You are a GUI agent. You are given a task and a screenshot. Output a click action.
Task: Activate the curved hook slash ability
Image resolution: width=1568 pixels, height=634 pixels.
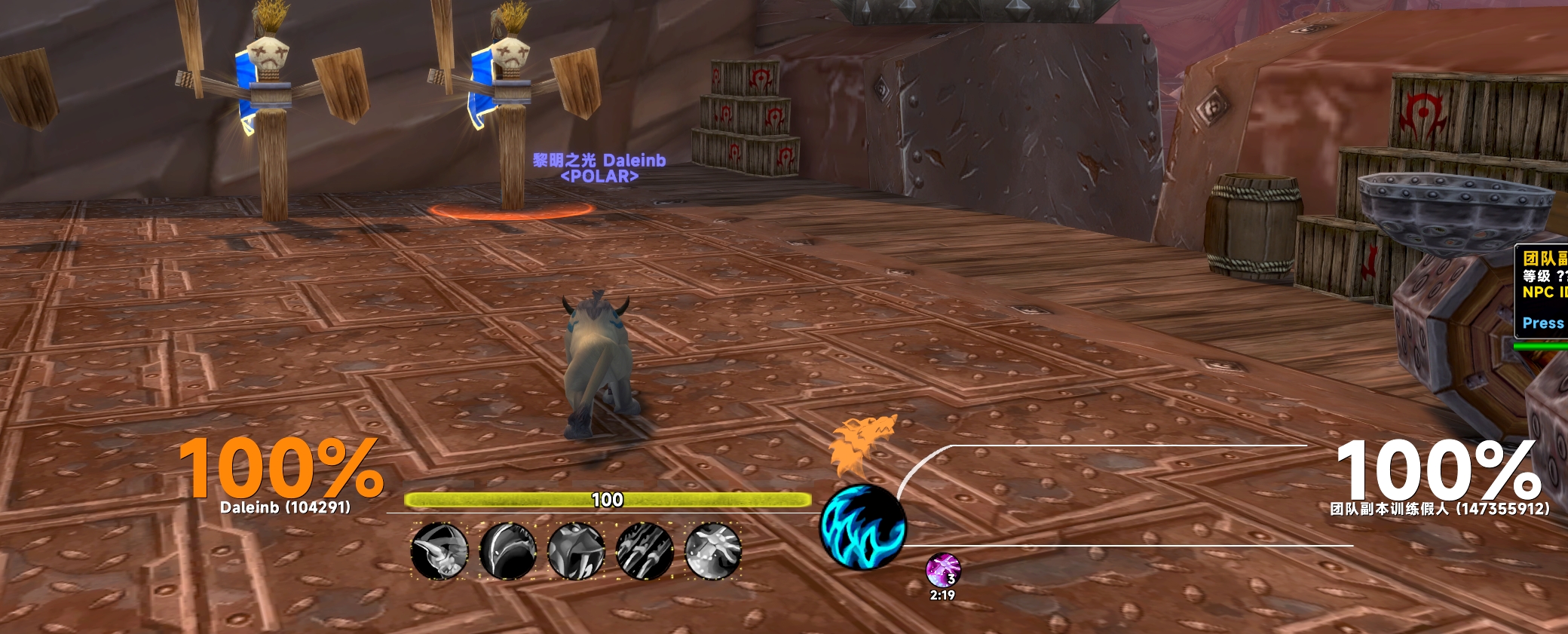pos(508,551)
